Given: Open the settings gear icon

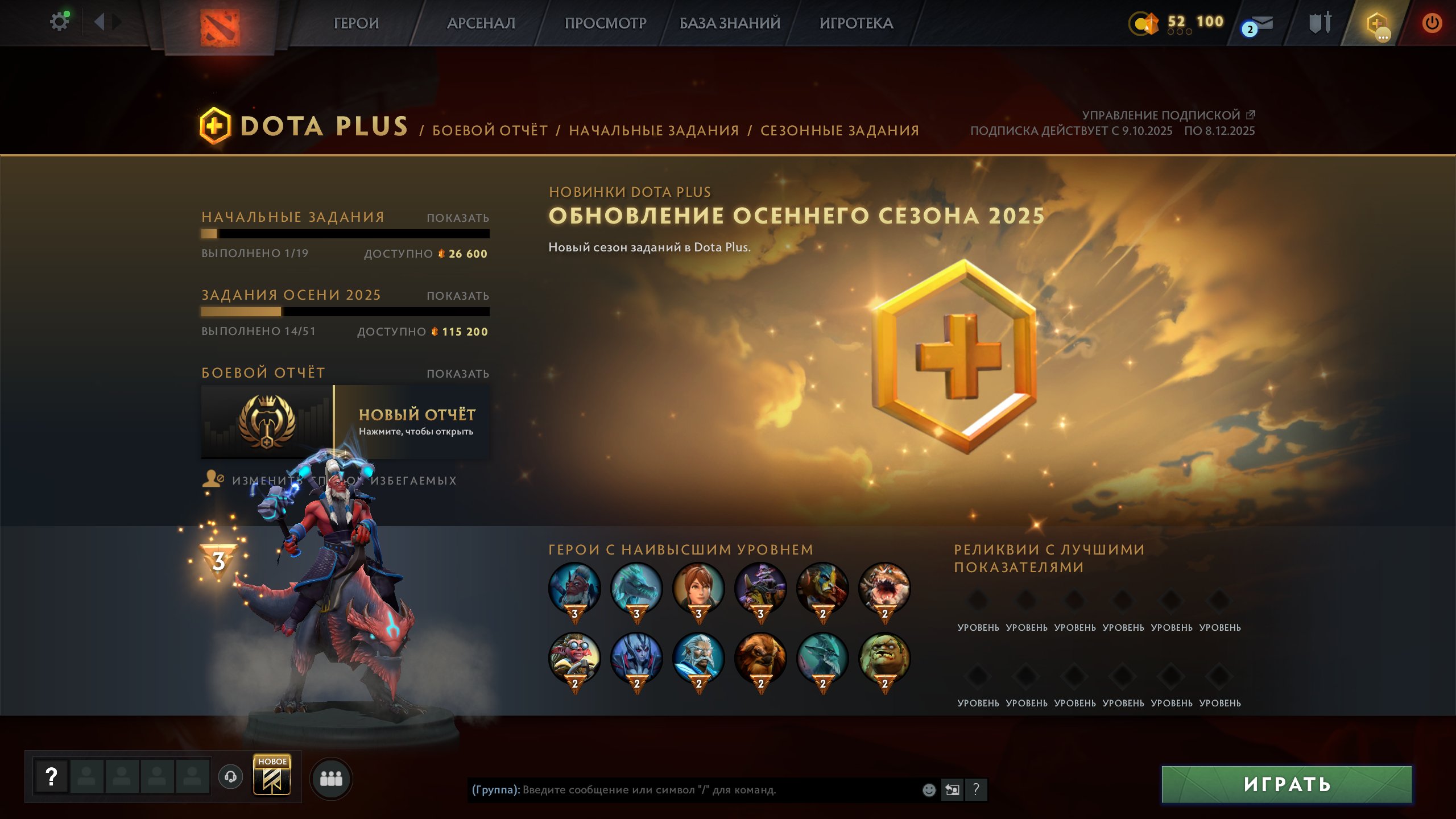Looking at the screenshot, I should tap(59, 20).
